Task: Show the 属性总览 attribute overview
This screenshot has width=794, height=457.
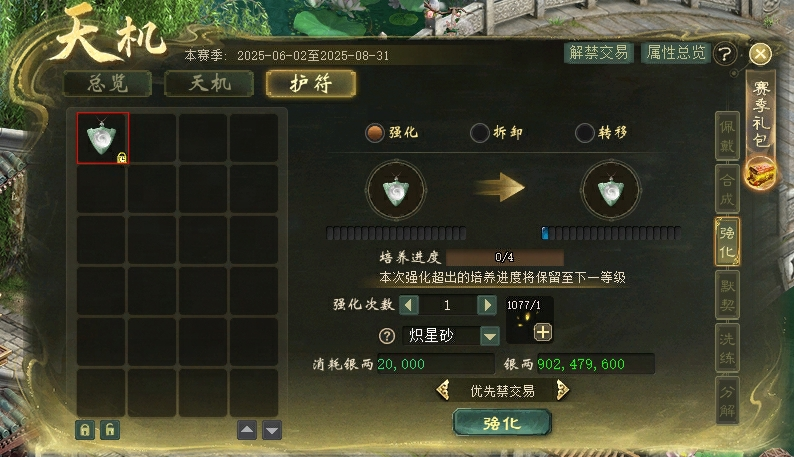Action: [675, 53]
